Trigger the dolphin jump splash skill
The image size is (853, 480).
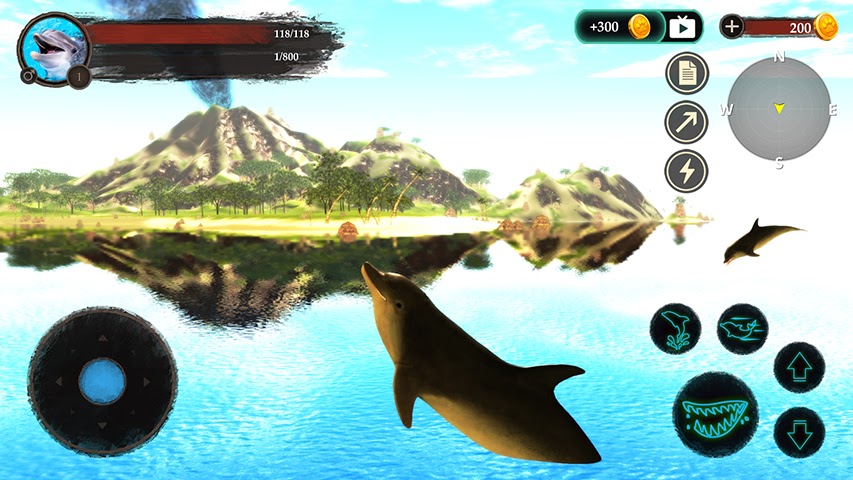pos(675,329)
